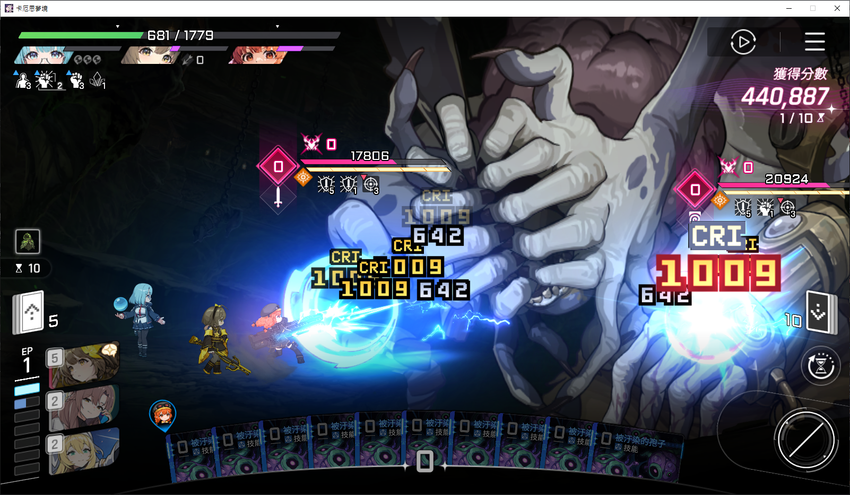Click the circular end turn button

[805, 440]
